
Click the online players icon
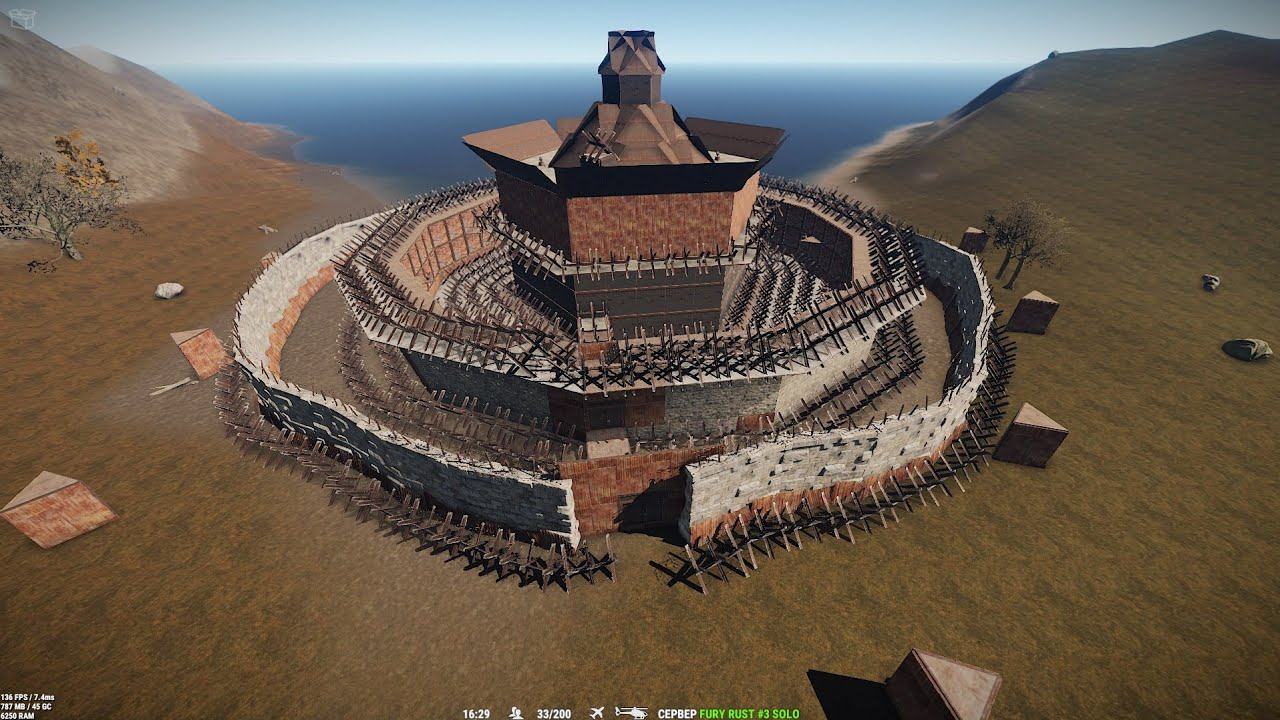[516, 713]
